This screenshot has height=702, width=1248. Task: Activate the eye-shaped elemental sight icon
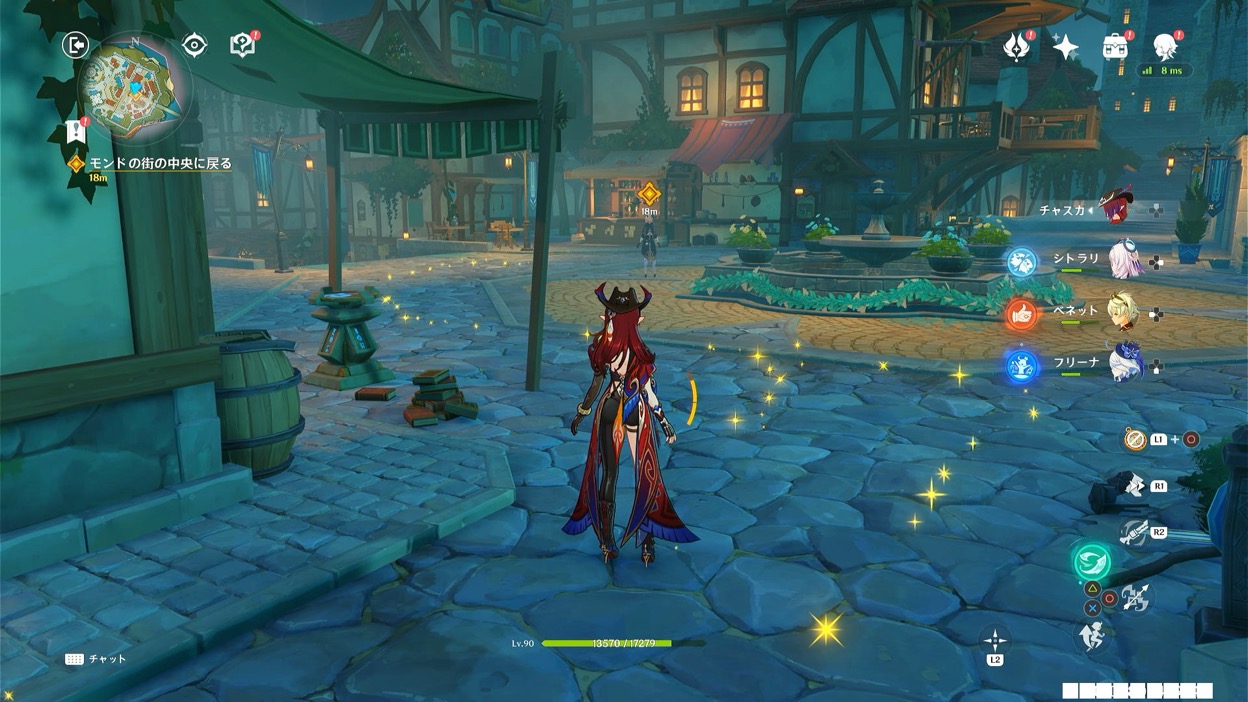pyautogui.click(x=194, y=45)
